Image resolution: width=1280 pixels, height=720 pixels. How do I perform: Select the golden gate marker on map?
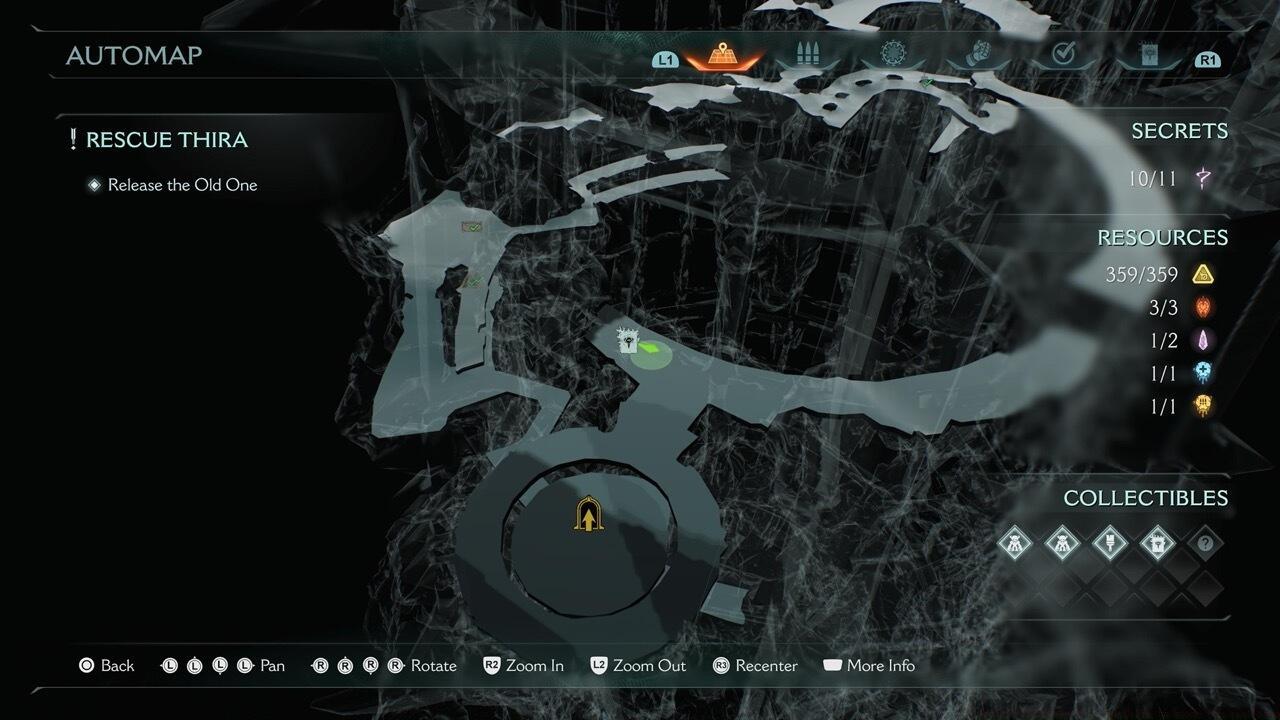coord(590,515)
